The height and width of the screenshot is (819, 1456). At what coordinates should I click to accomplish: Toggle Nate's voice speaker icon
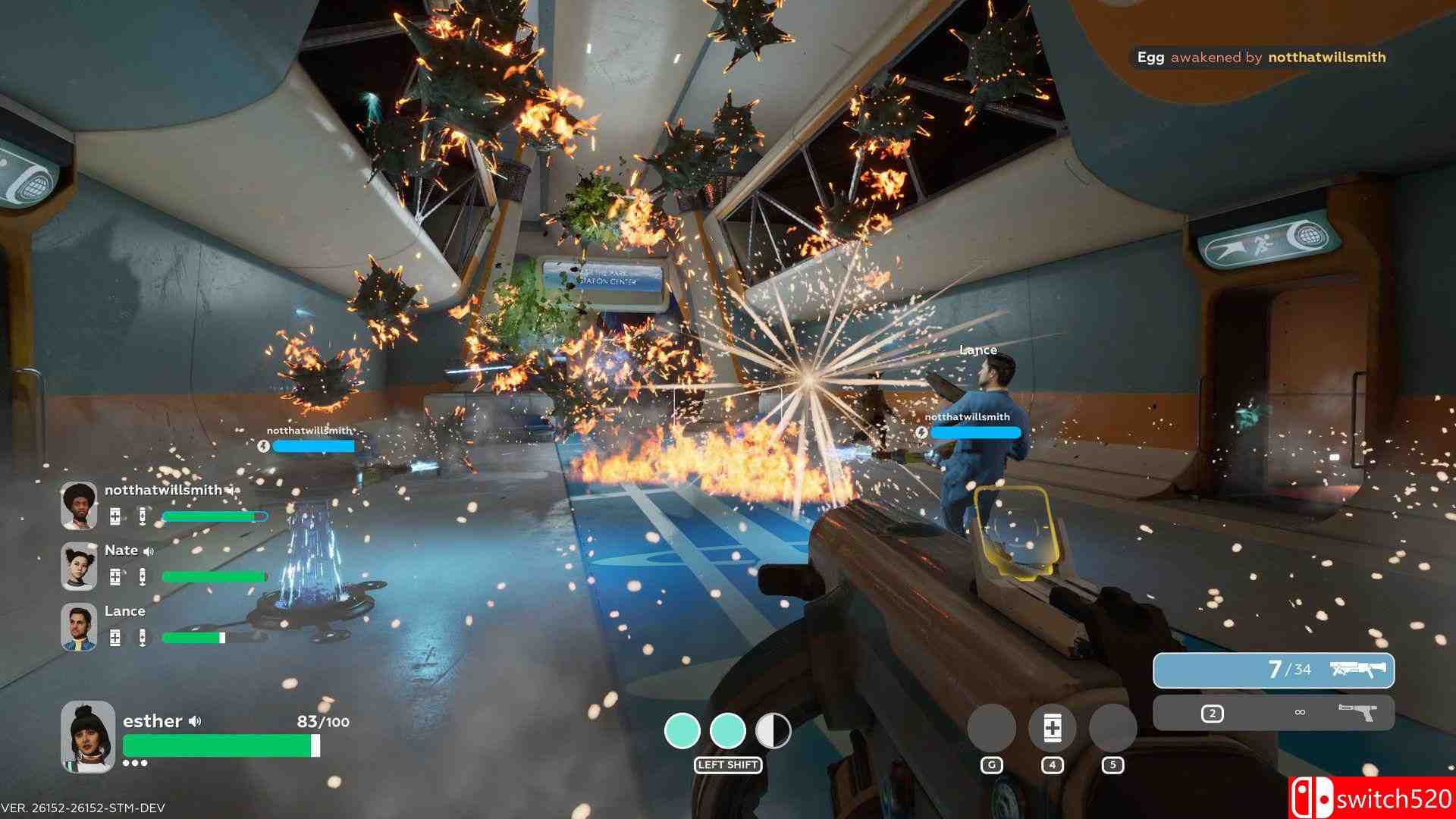tap(149, 551)
